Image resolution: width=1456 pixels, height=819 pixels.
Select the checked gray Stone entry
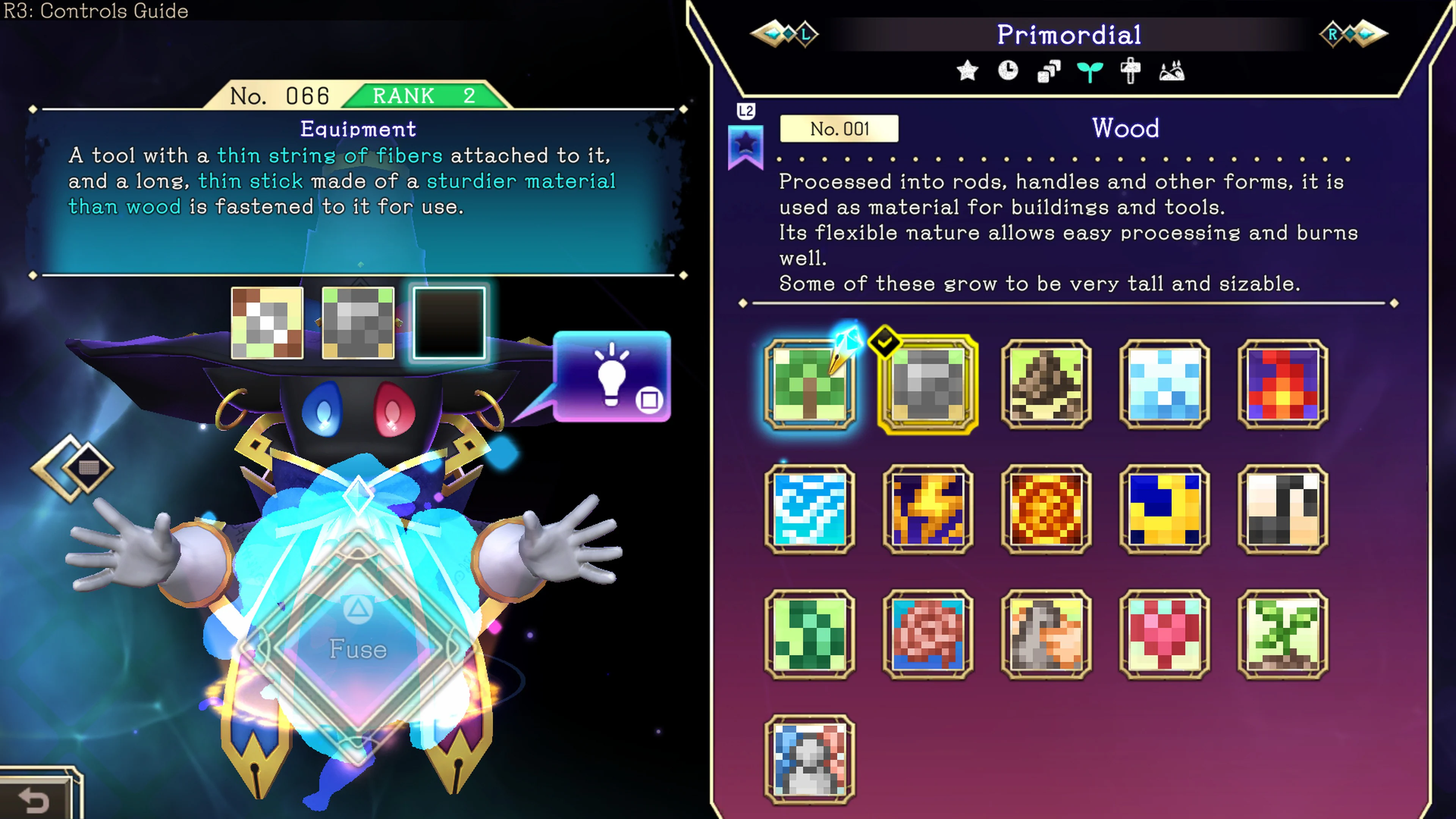click(929, 385)
